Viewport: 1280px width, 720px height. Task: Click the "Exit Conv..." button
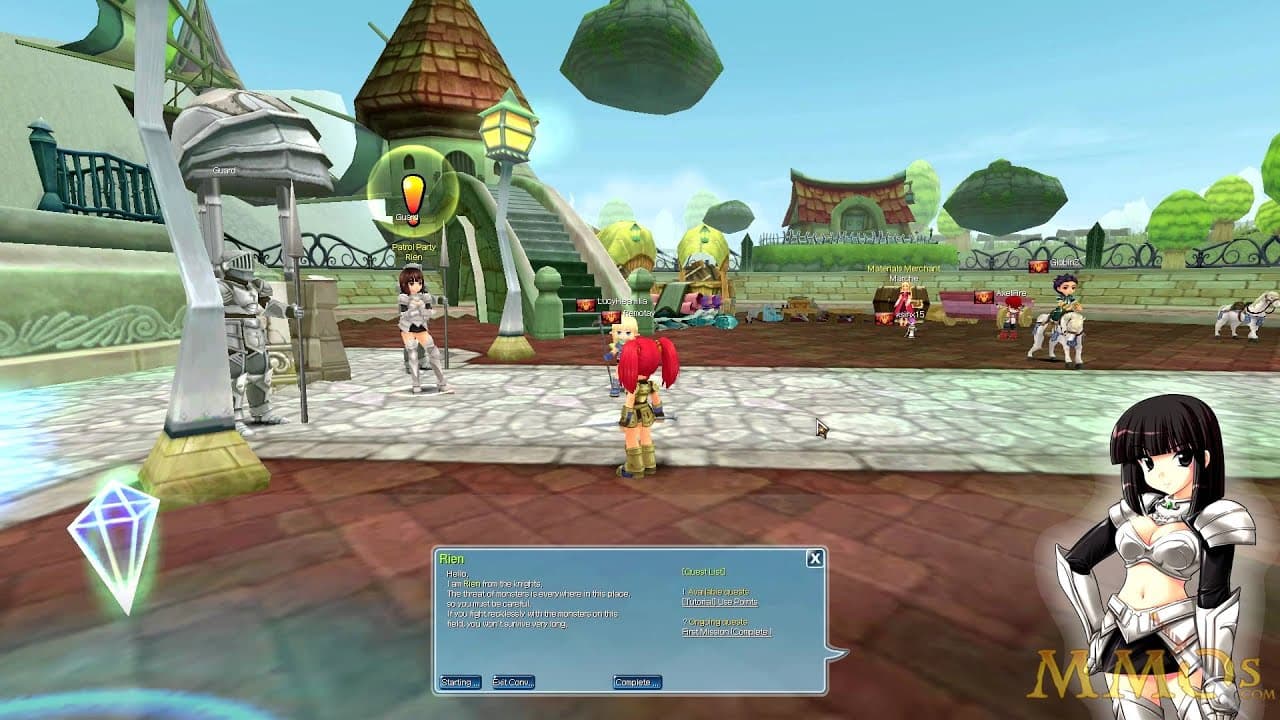click(512, 680)
